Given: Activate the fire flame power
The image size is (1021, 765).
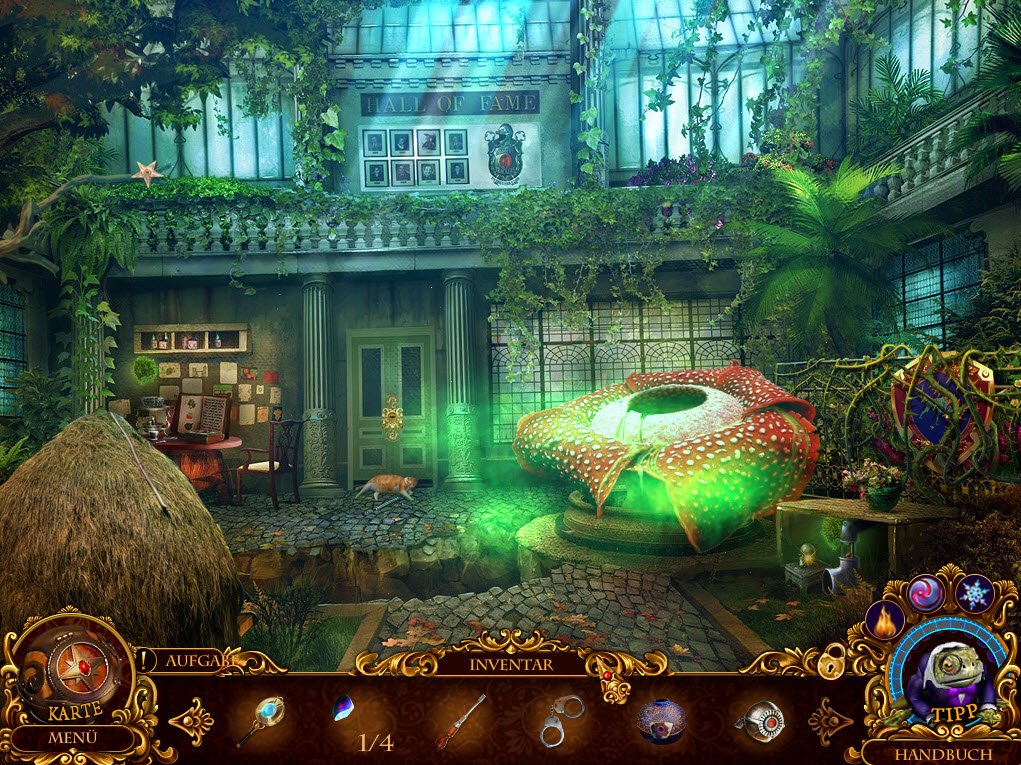Looking at the screenshot, I should pyautogui.click(x=884, y=620).
